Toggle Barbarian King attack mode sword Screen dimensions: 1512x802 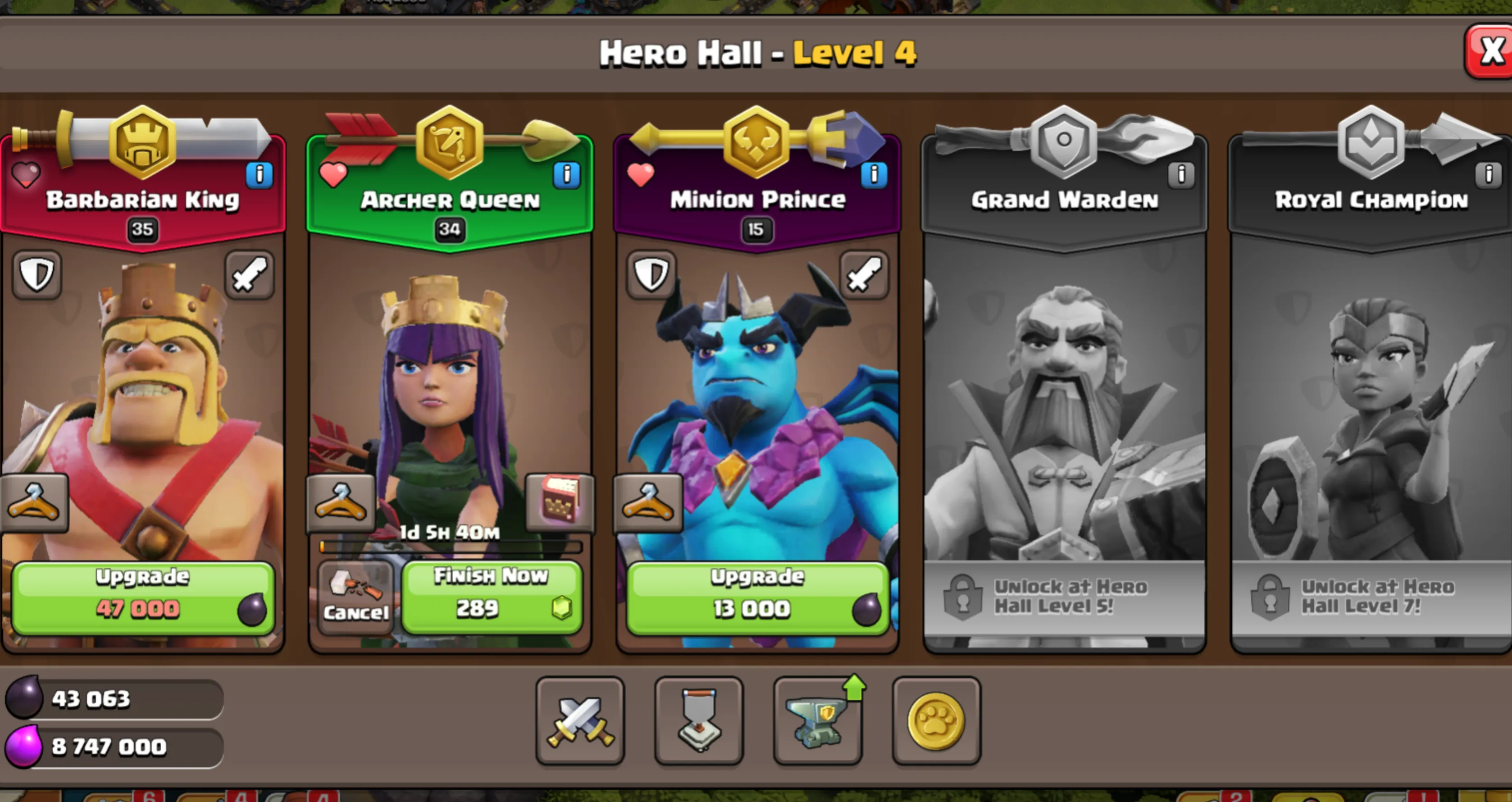[249, 276]
